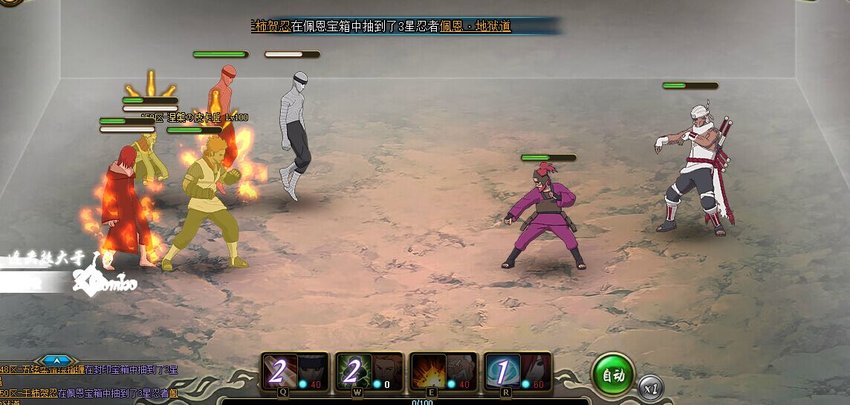The width and height of the screenshot is (850, 405).
Task: Expand the chat log with blue arrow
Action: tap(57, 360)
